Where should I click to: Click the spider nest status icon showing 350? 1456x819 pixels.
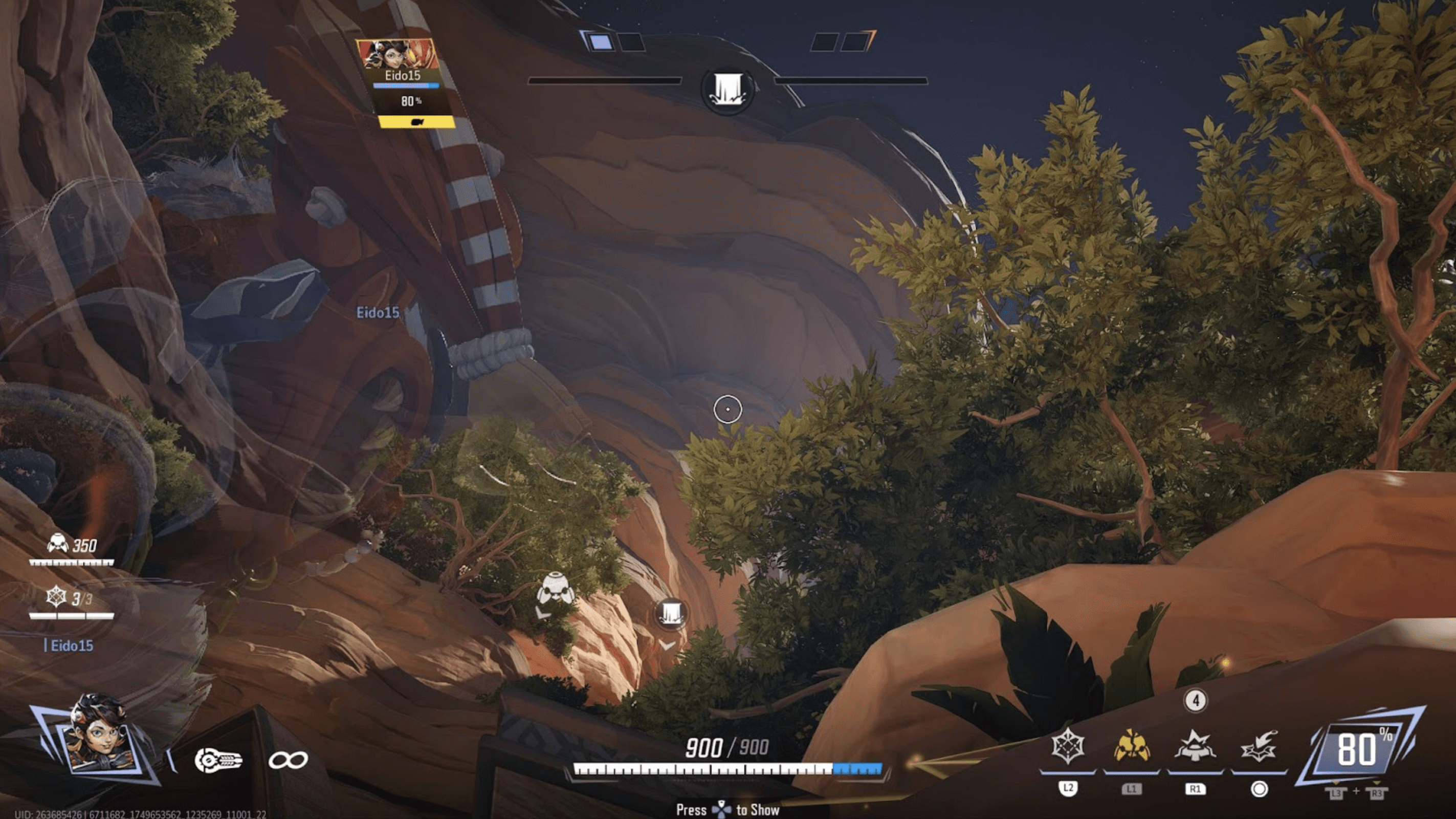[x=58, y=544]
